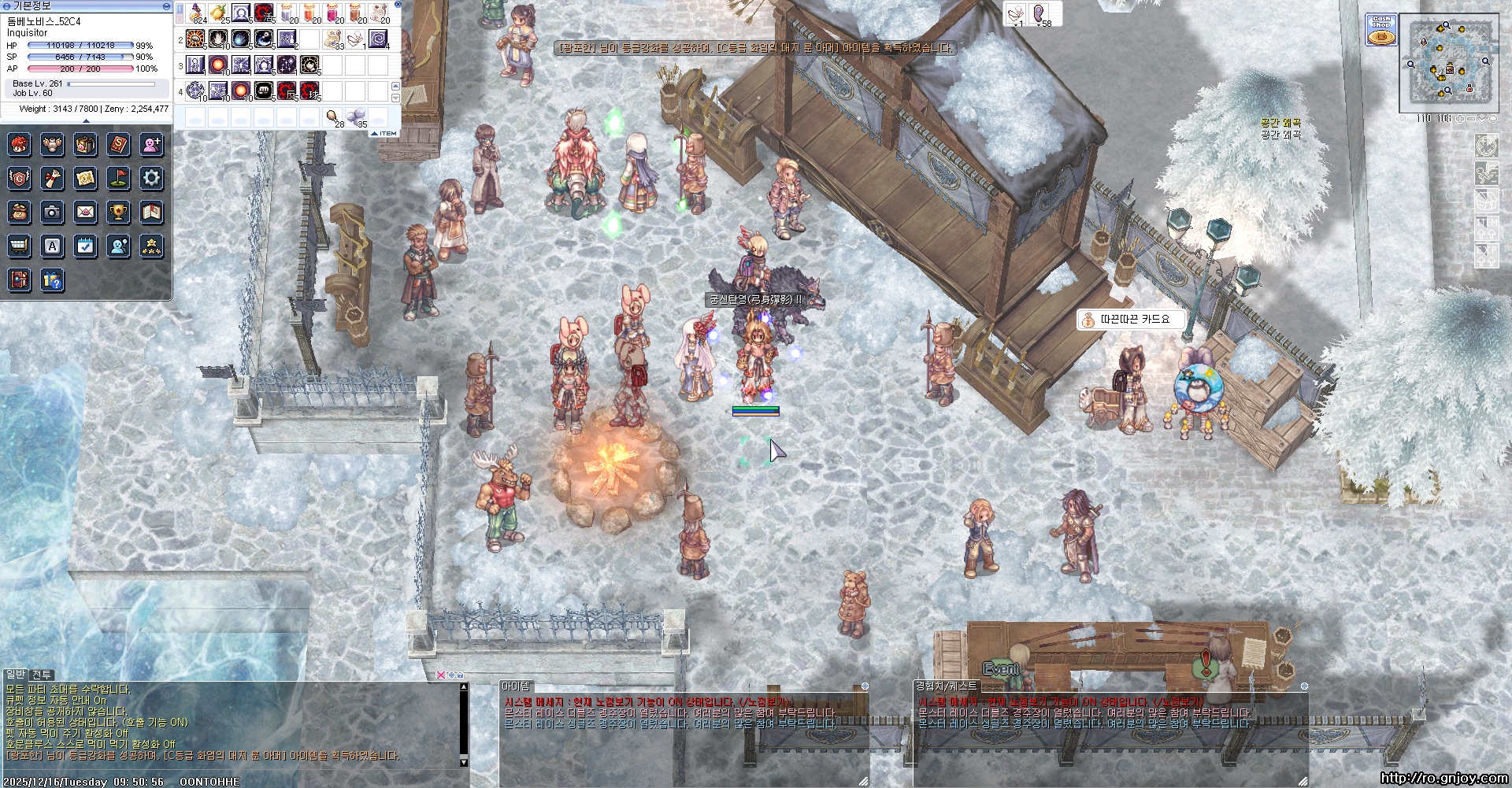Viewport: 1512px width, 788px height.
Task: Open the guild shield icon marked G
Action: pos(20,178)
